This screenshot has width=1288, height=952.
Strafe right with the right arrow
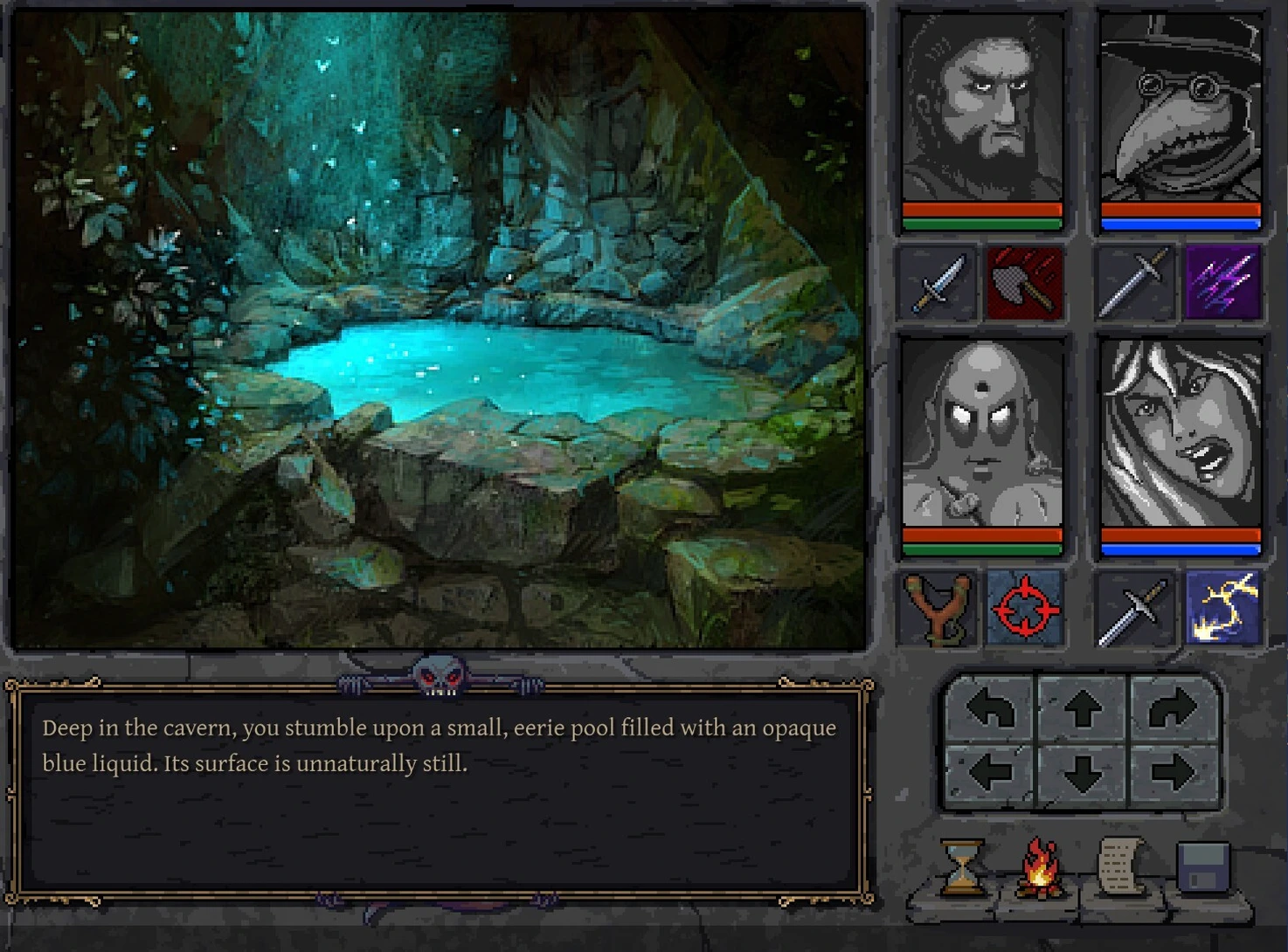click(1173, 773)
